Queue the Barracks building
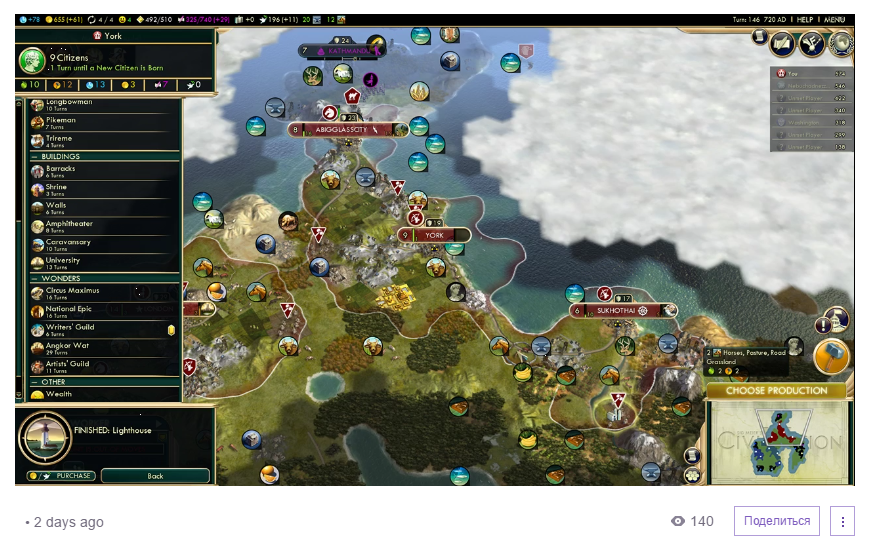 pos(60,170)
